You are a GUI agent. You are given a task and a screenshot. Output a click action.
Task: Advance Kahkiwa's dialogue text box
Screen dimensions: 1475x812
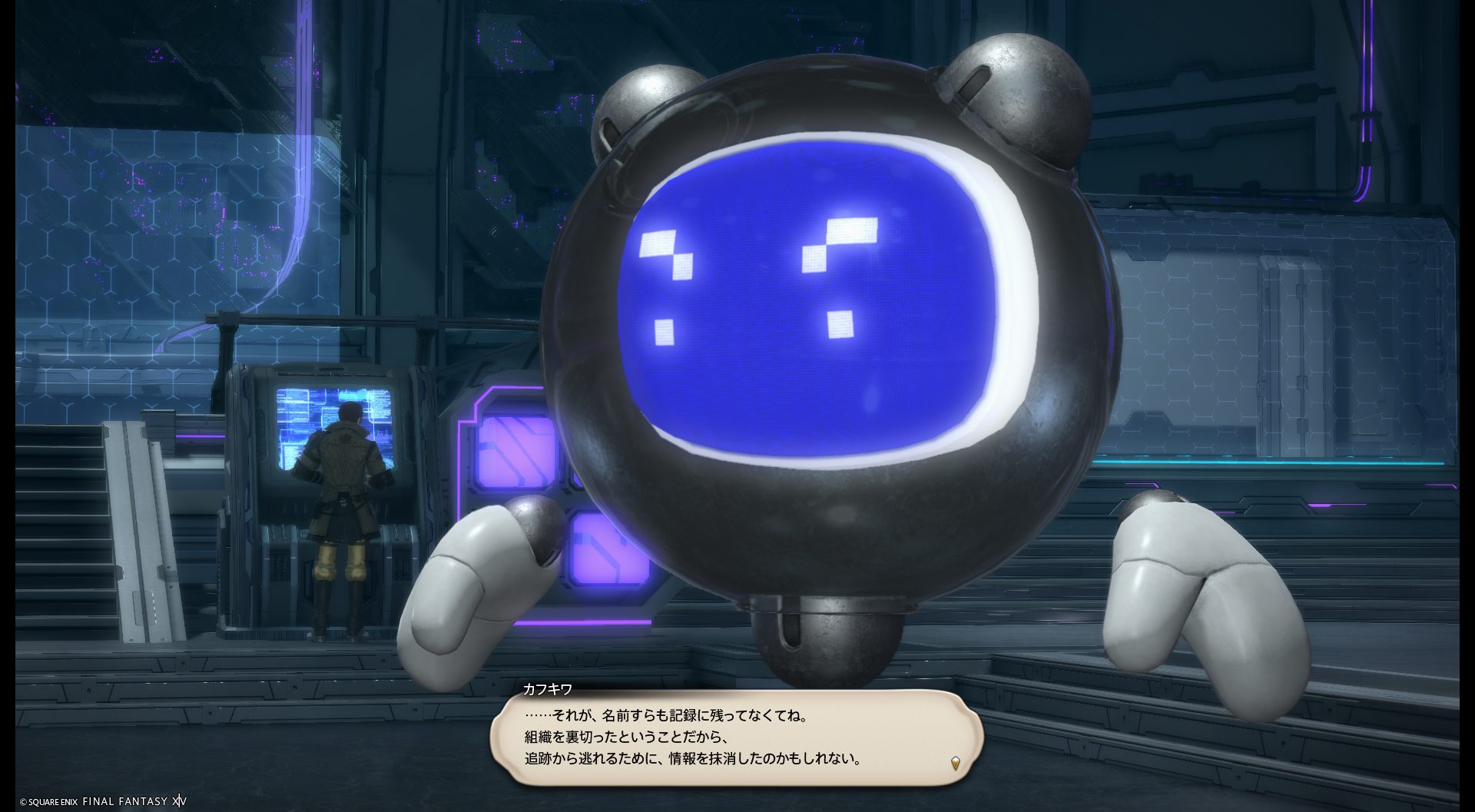[x=736, y=737]
